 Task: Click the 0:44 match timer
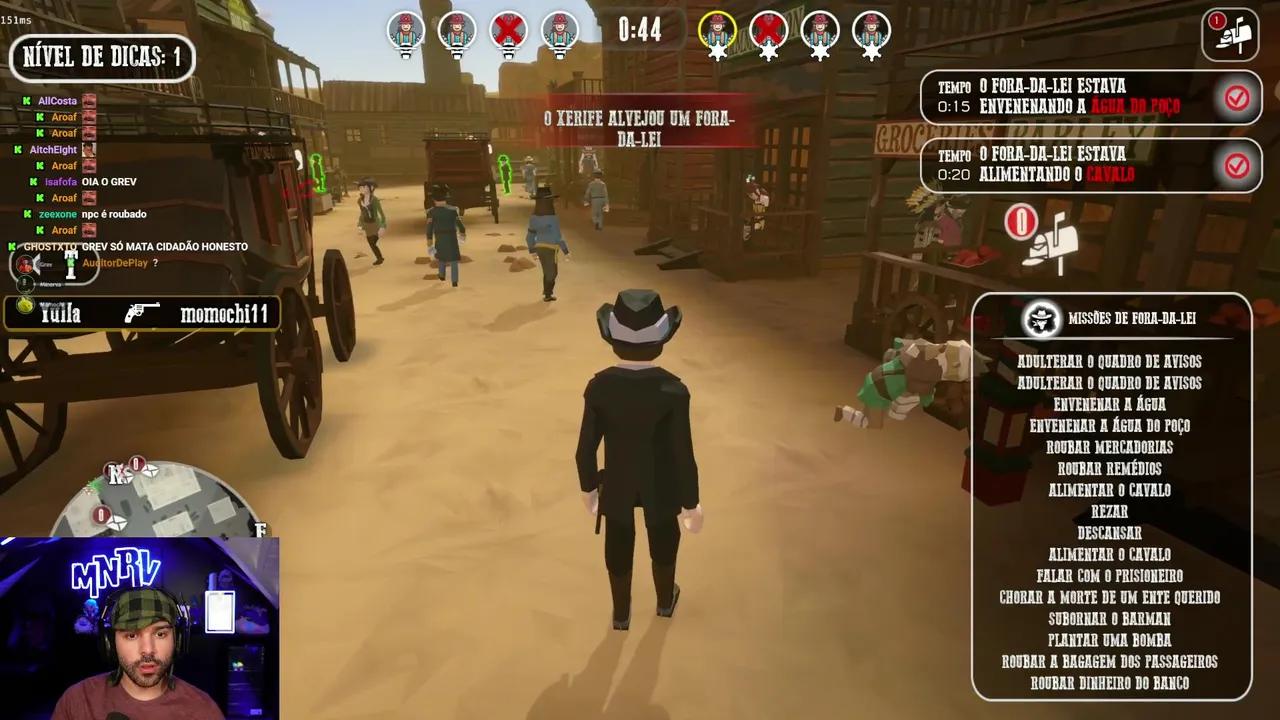pyautogui.click(x=639, y=31)
